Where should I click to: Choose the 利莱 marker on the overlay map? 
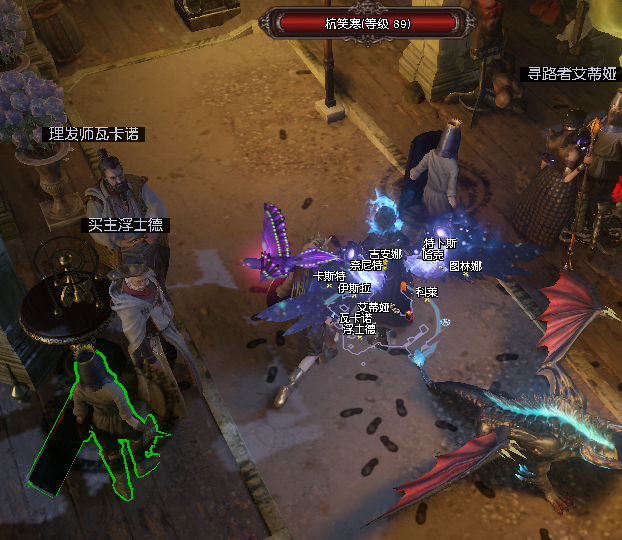tap(426, 292)
